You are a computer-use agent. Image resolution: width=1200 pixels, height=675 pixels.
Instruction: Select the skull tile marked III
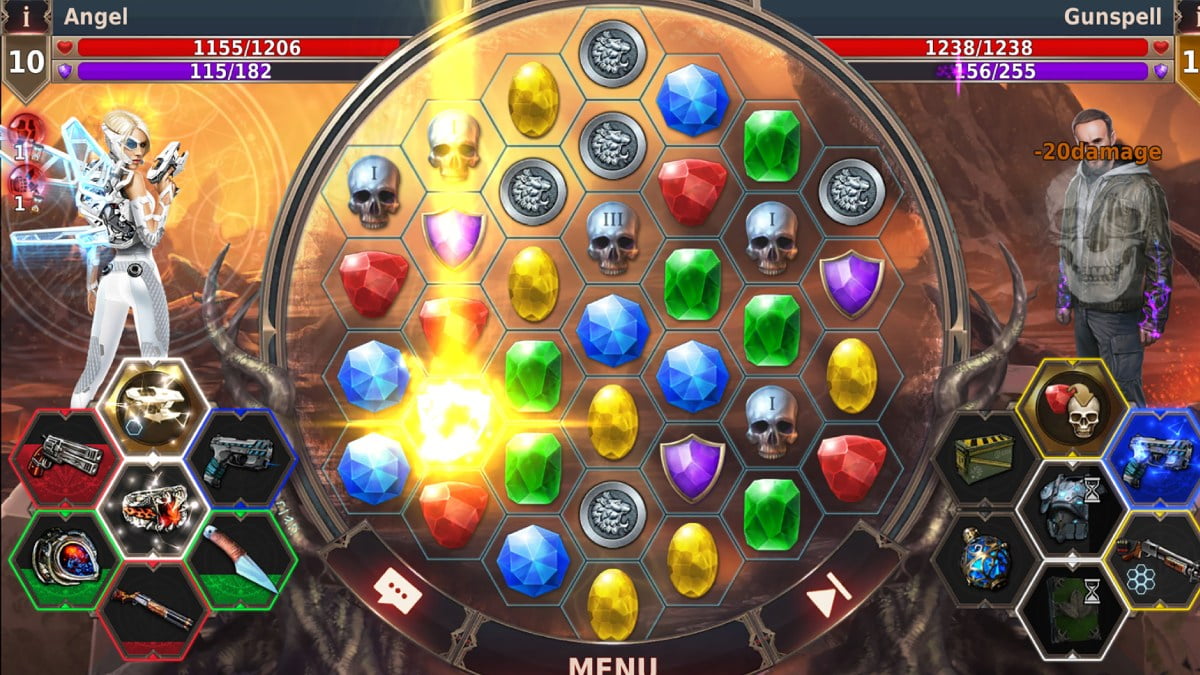[x=612, y=238]
